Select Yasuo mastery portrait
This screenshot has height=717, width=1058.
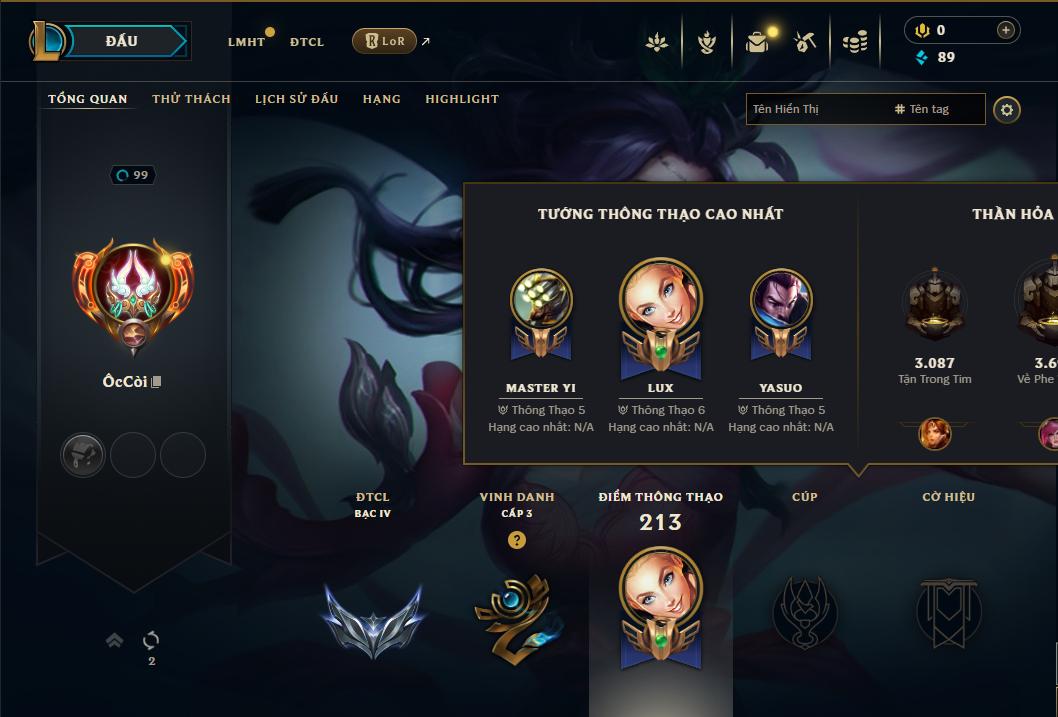click(781, 300)
